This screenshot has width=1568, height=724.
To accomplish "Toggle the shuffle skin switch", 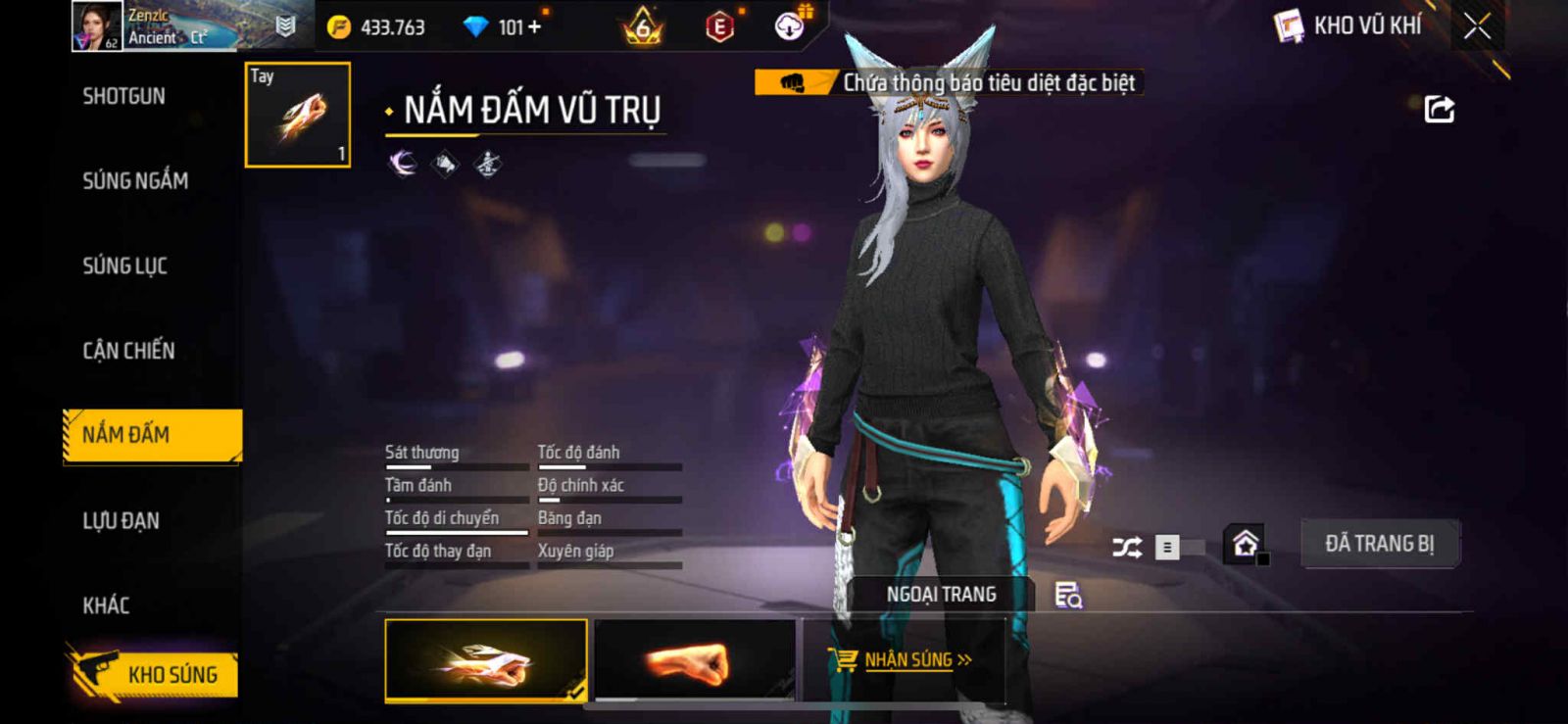I will 1180,547.
